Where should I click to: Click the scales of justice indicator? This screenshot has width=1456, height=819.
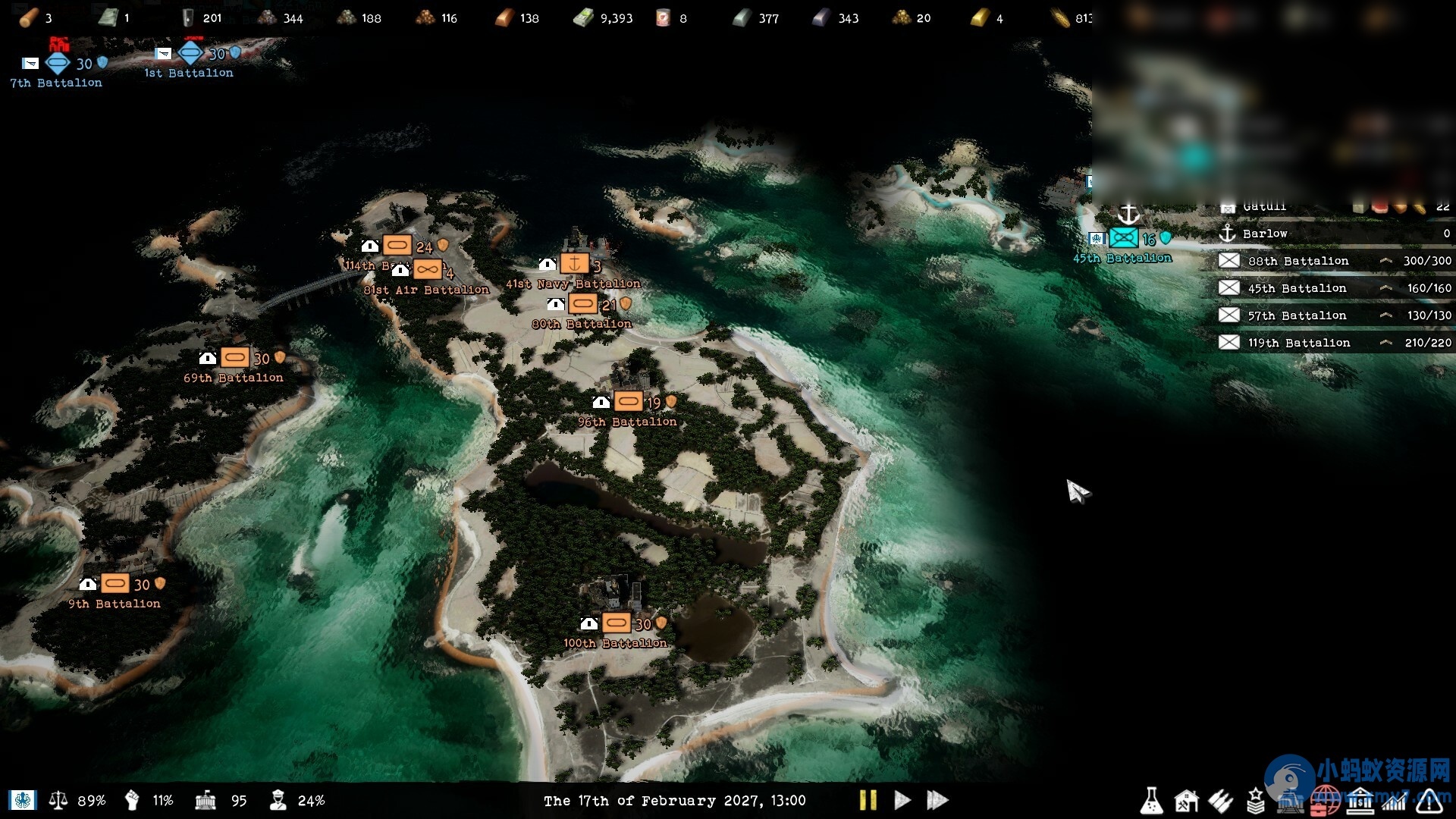point(60,800)
